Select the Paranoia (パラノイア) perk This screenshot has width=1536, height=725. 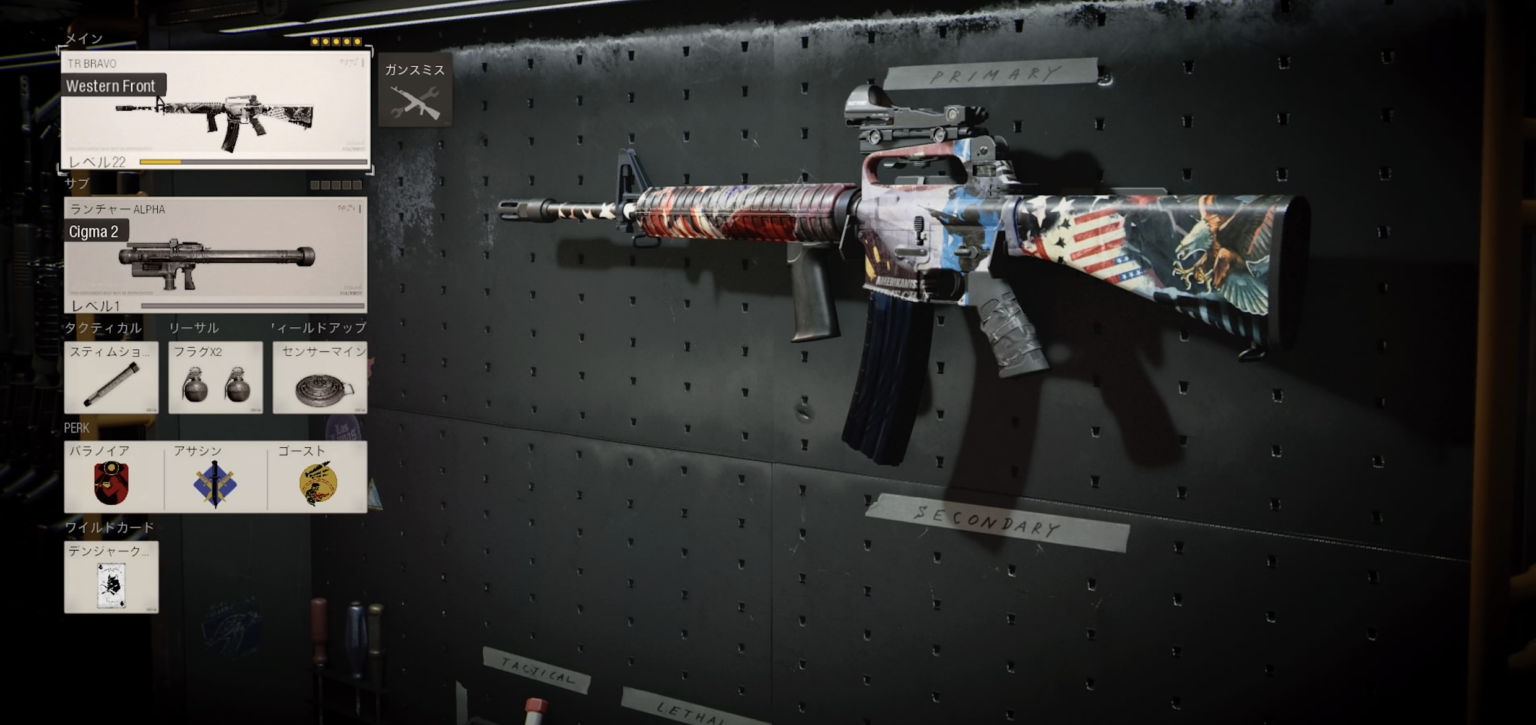(112, 478)
